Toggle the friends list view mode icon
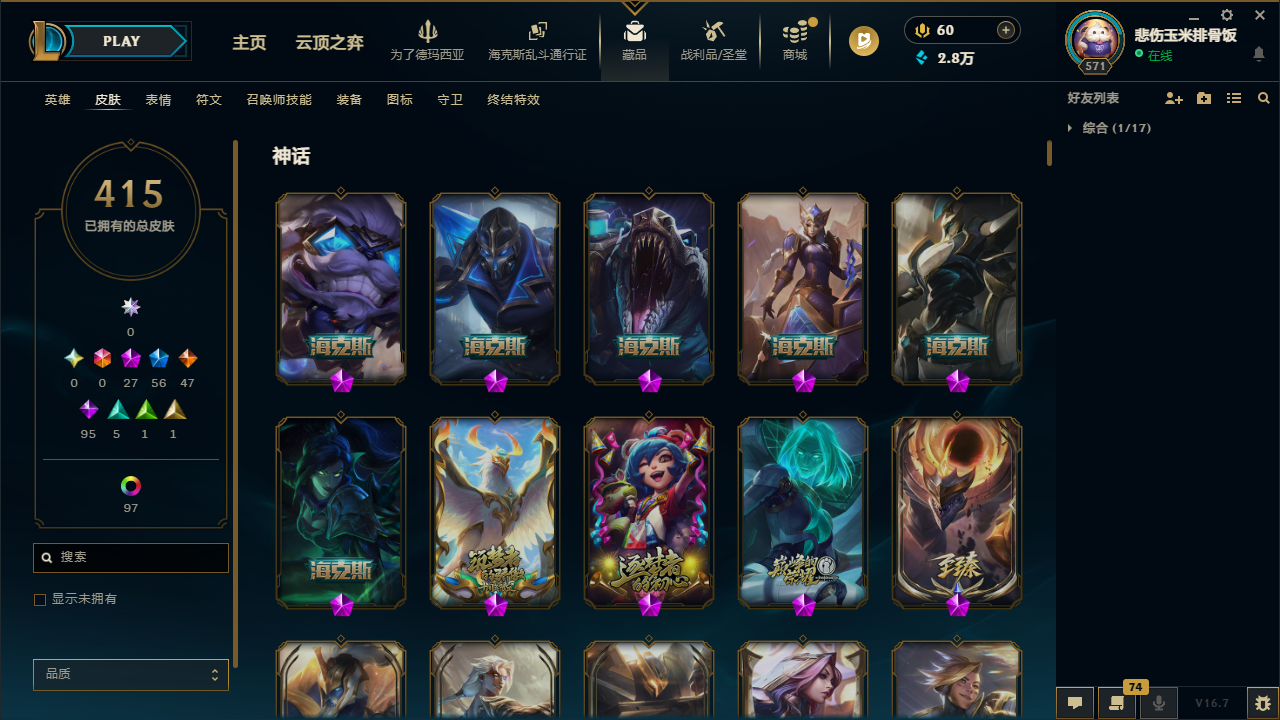 click(1234, 98)
